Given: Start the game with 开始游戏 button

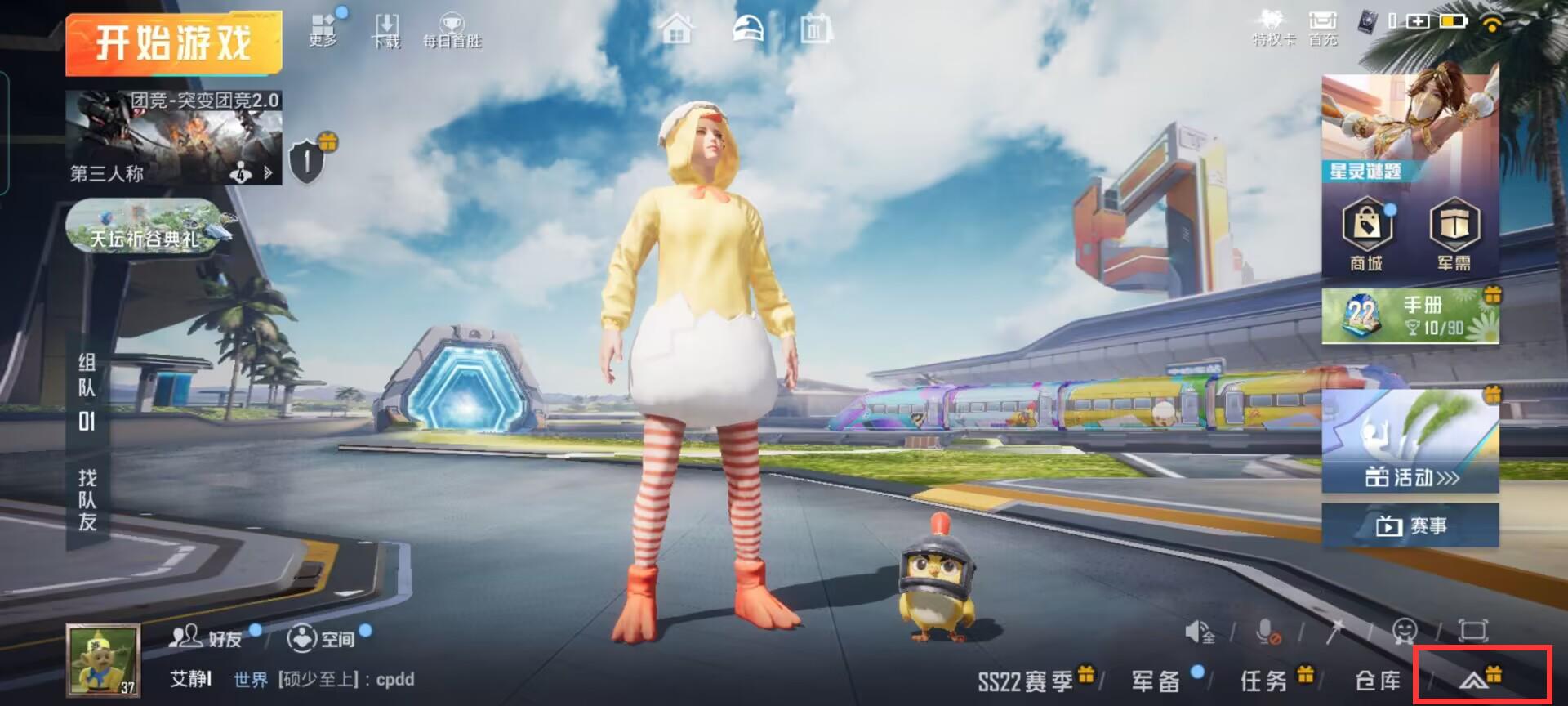Looking at the screenshot, I should coord(173,42).
